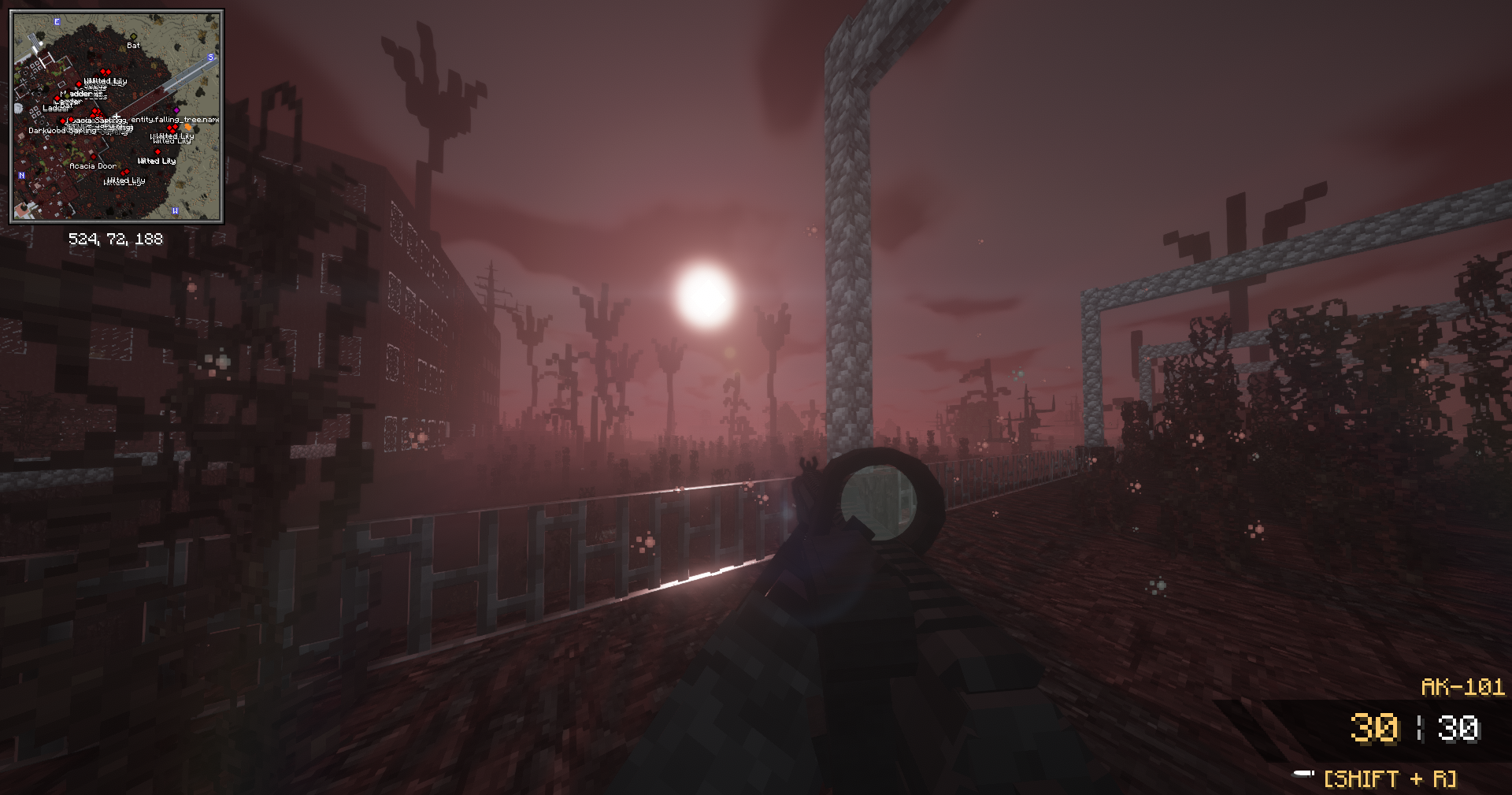
Task: Click the purple waypoint diamond near entity.falling_tree.name
Action: (x=177, y=110)
